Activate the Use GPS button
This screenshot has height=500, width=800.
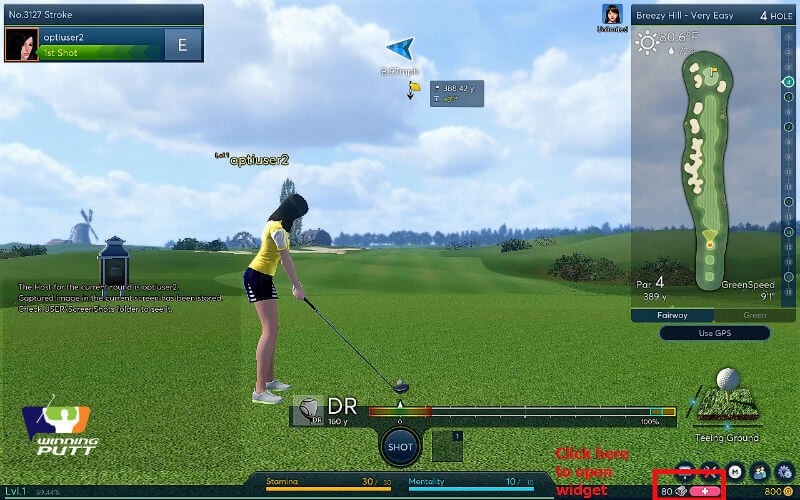[712, 333]
